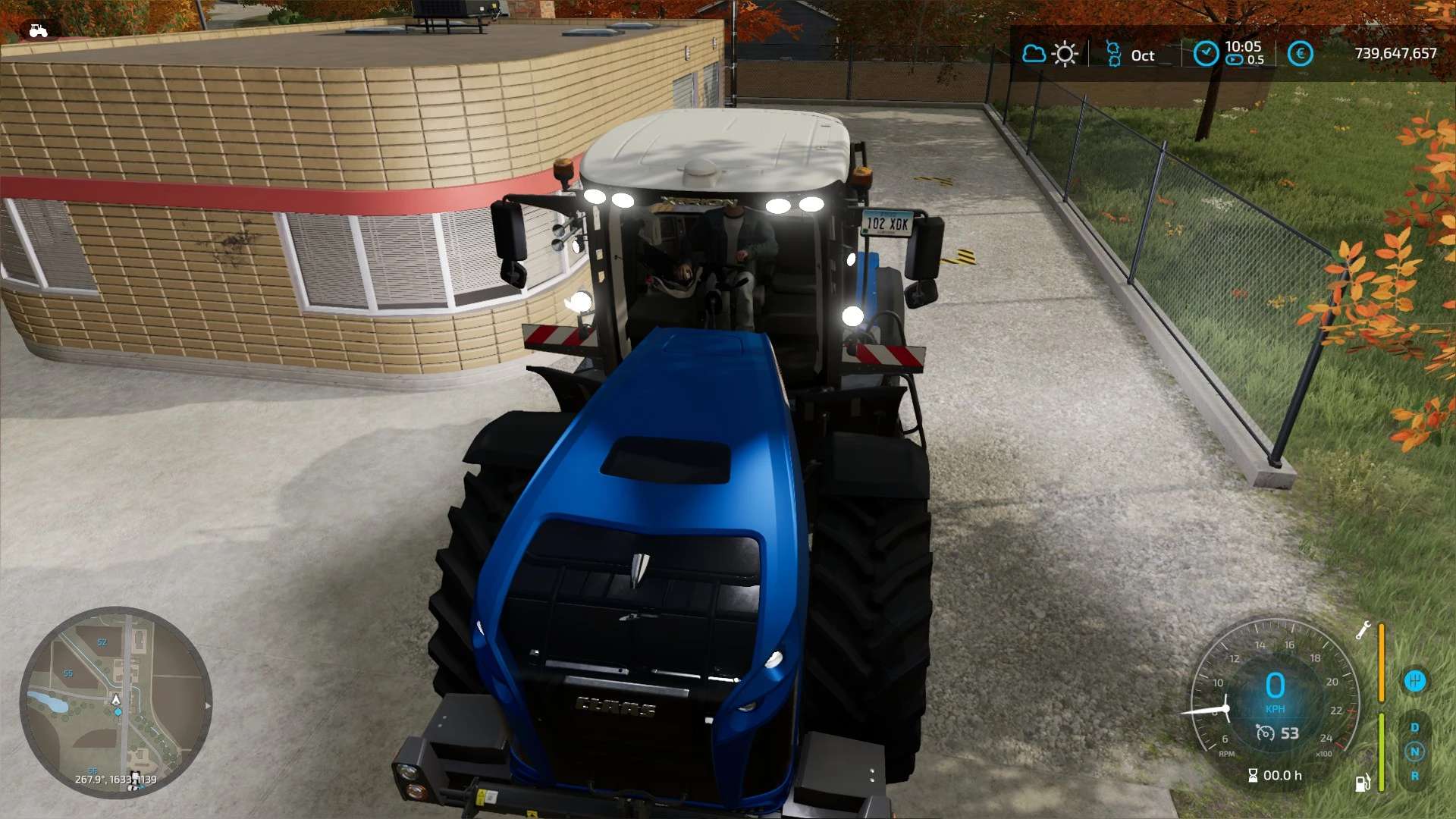This screenshot has width=1456, height=819.
Task: Click the cruise control speed icon
Action: tap(1265, 733)
